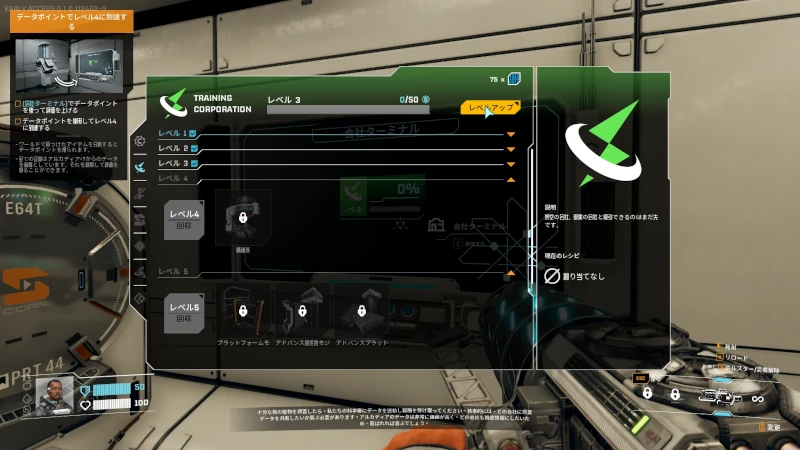Expand the レベル 2 rewards row
The width and height of the screenshot is (800, 450).
pyautogui.click(x=511, y=148)
